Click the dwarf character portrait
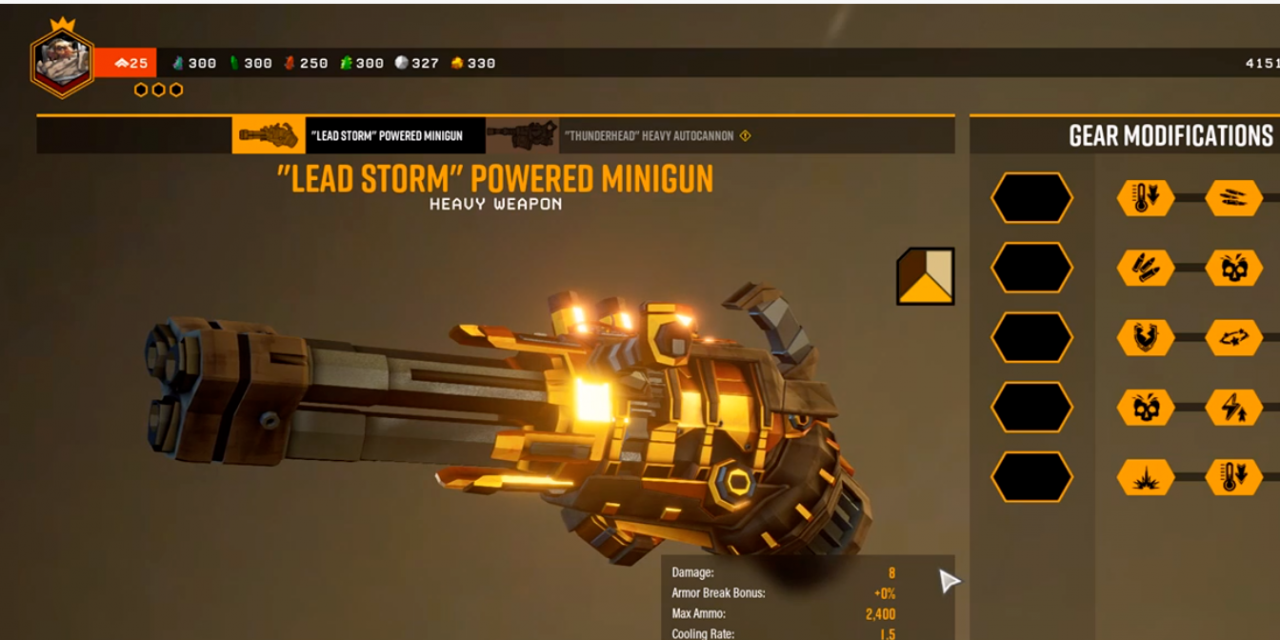 (x=62, y=62)
